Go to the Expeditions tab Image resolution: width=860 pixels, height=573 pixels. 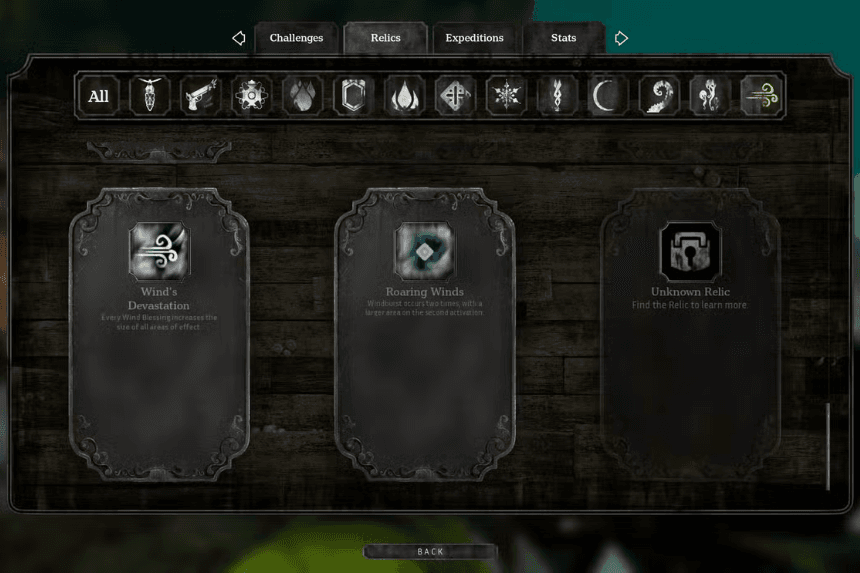pyautogui.click(x=474, y=38)
